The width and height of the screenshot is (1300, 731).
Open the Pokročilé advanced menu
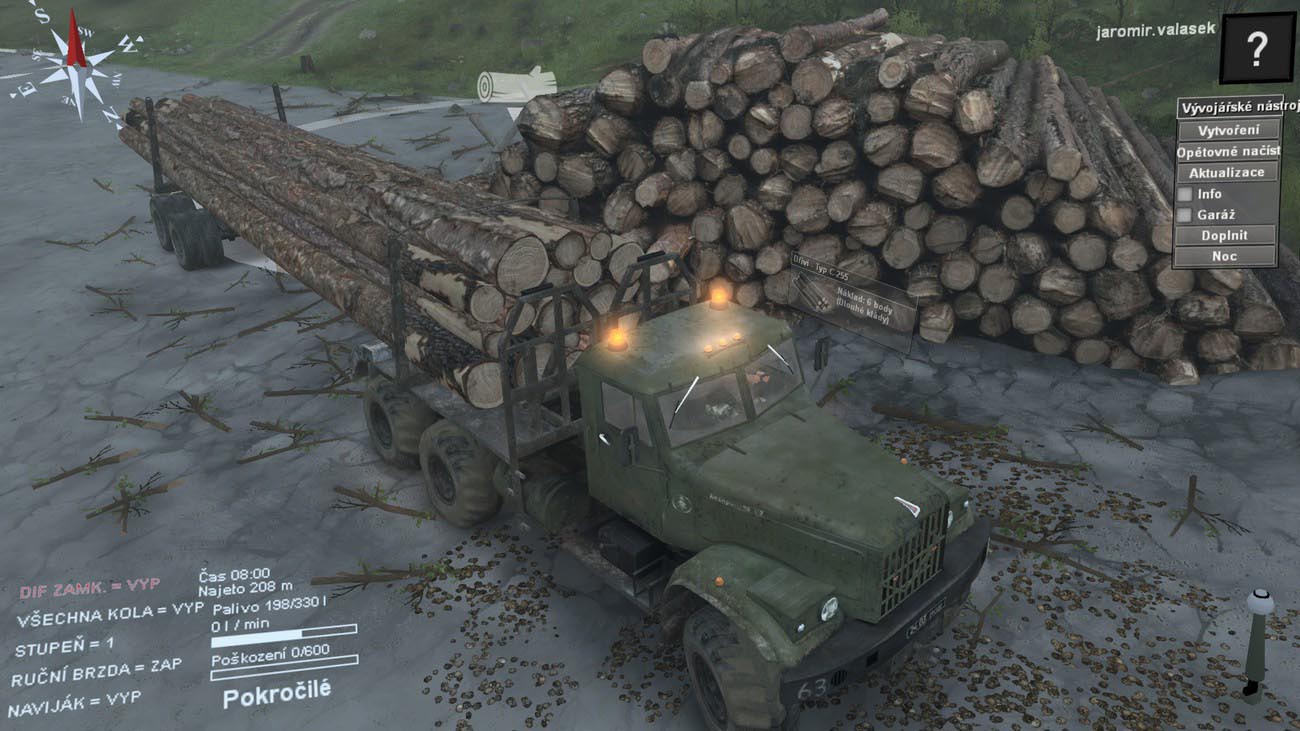click(x=276, y=693)
